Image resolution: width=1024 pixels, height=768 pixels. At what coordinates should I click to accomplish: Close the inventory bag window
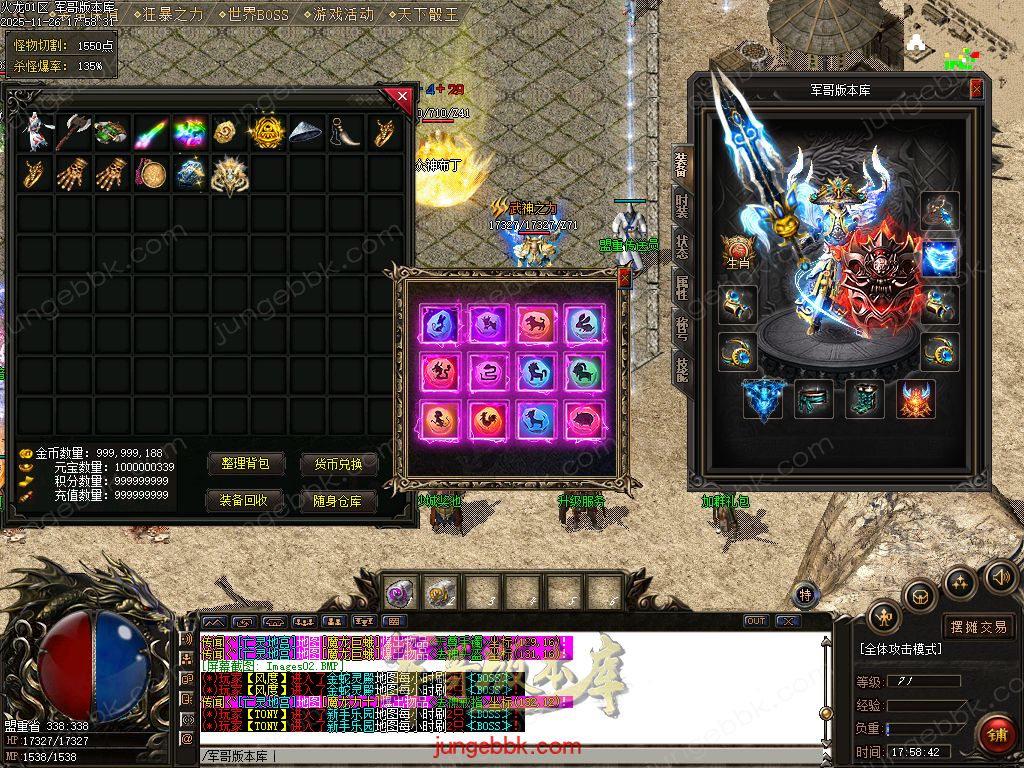pyautogui.click(x=402, y=97)
